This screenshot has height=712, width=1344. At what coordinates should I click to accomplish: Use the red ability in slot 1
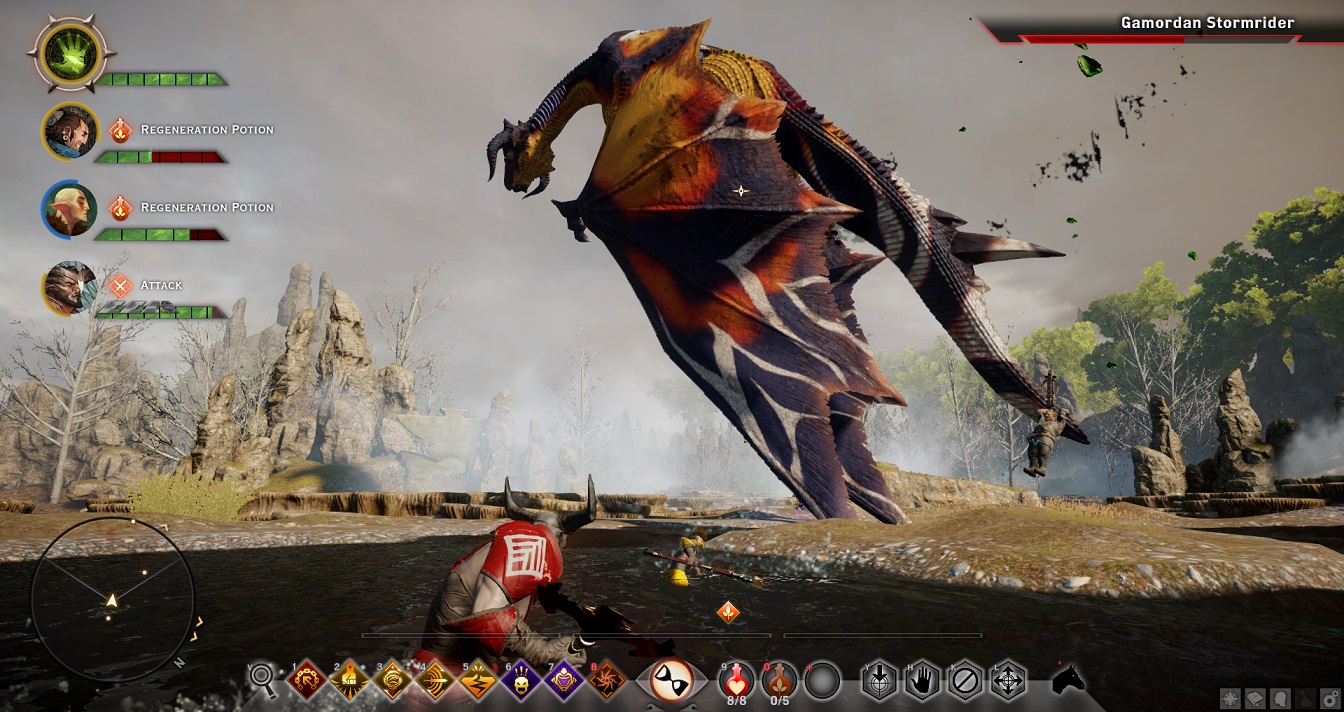(306, 680)
